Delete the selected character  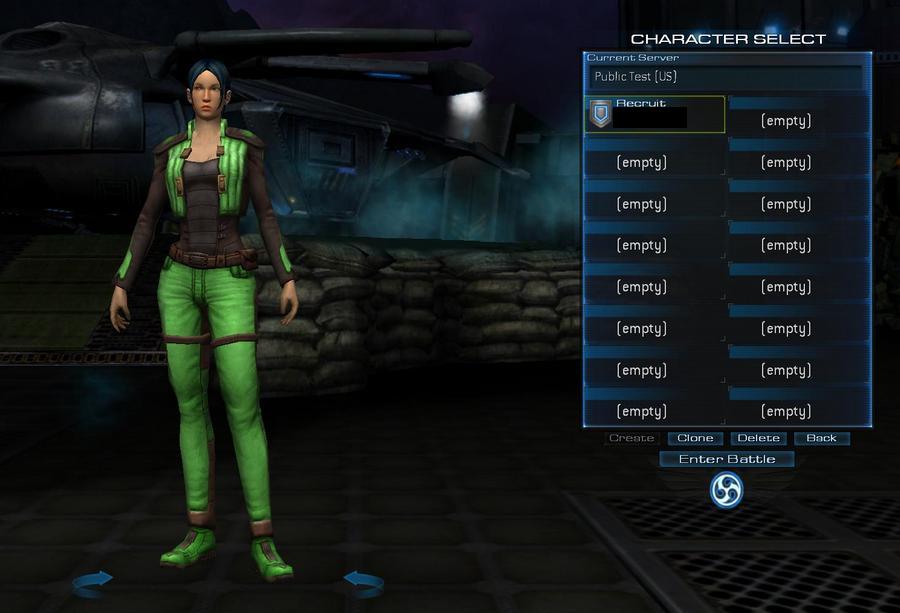(758, 438)
